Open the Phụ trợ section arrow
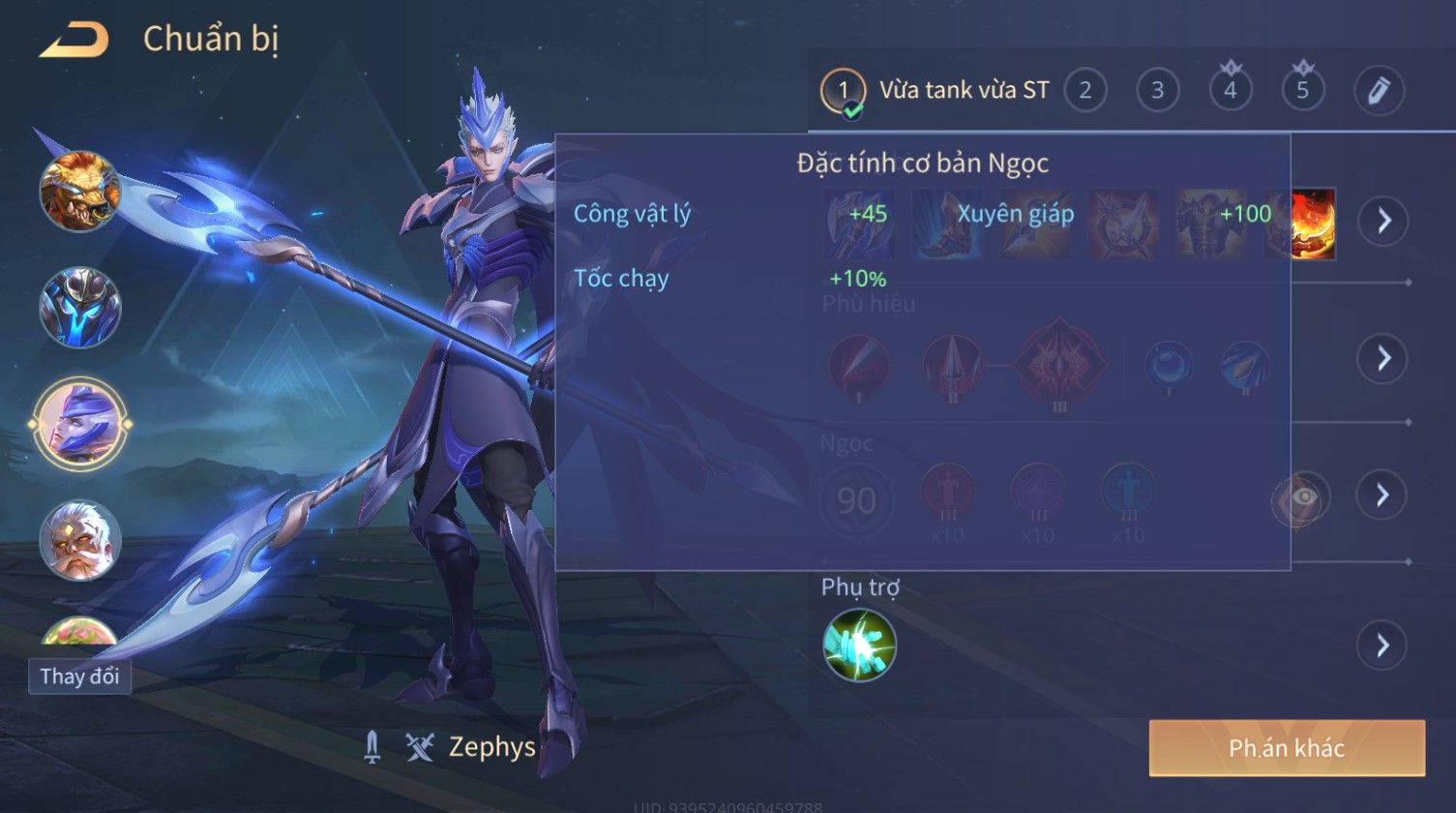 coord(1382,645)
